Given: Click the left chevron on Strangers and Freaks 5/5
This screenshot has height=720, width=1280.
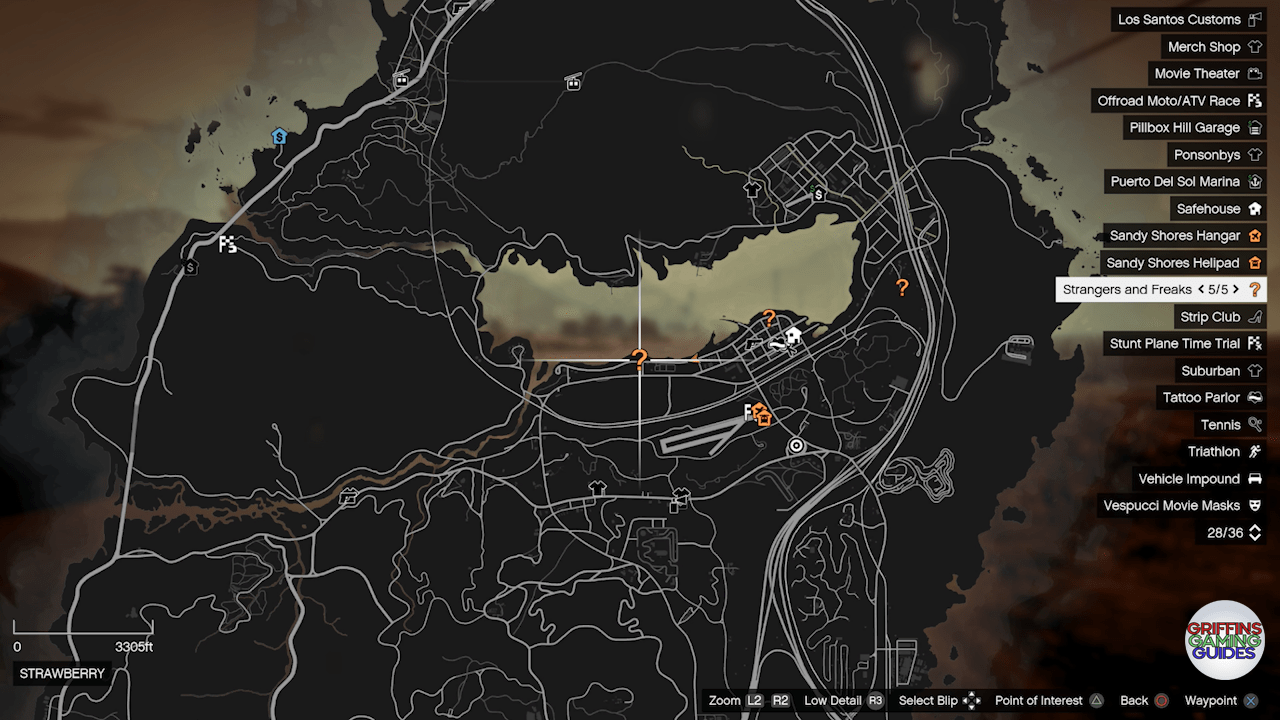Looking at the screenshot, I should click(1202, 289).
